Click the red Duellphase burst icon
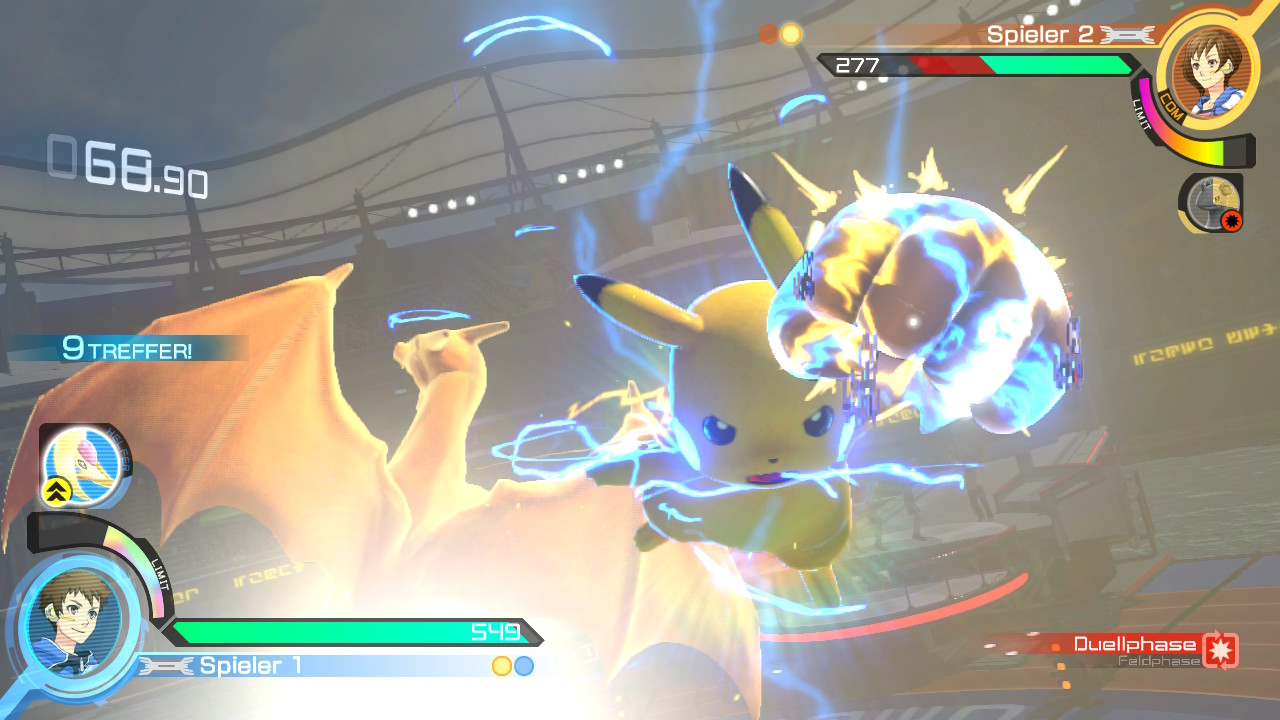 pyautogui.click(x=1220, y=650)
